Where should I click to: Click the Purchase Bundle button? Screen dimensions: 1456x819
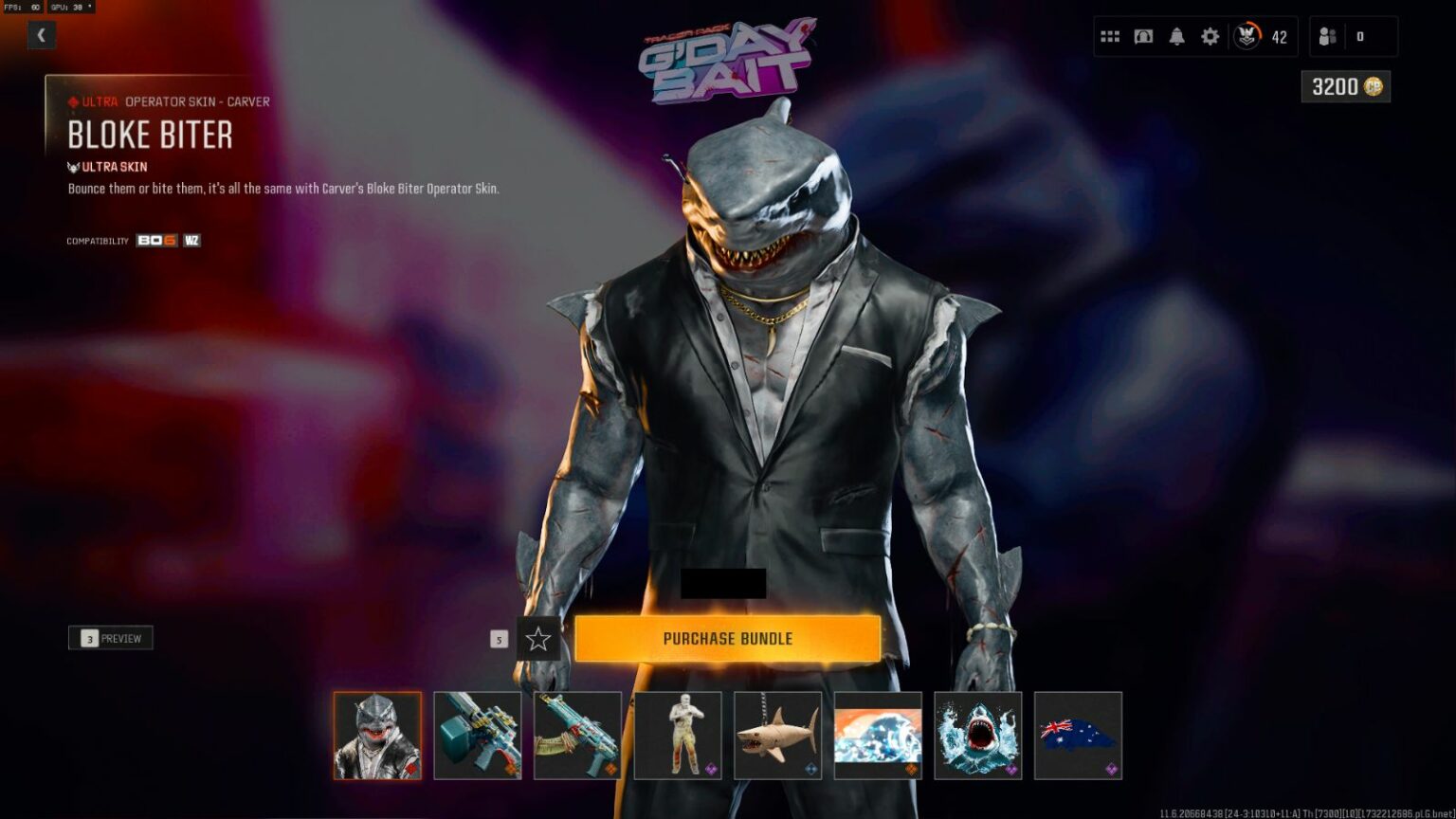point(728,639)
